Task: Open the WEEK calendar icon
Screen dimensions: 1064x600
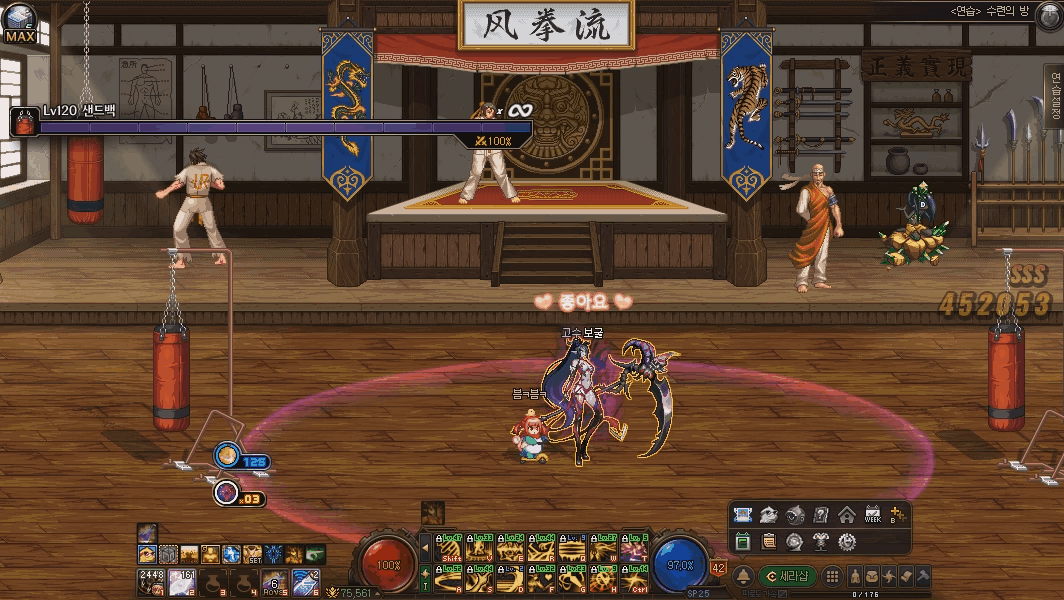Action: click(x=872, y=515)
